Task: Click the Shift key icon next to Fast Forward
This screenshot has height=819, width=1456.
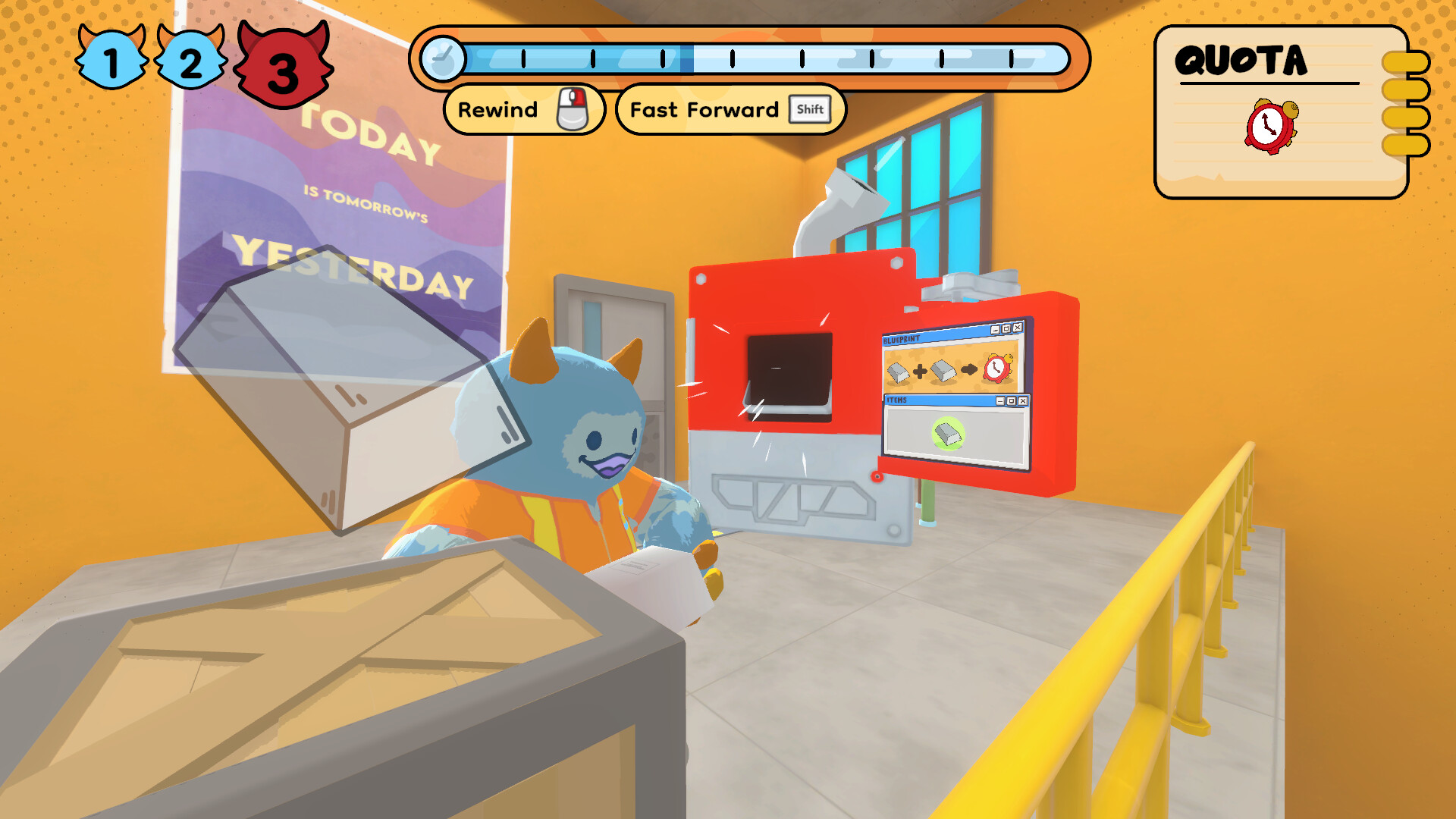Action: coord(810,110)
